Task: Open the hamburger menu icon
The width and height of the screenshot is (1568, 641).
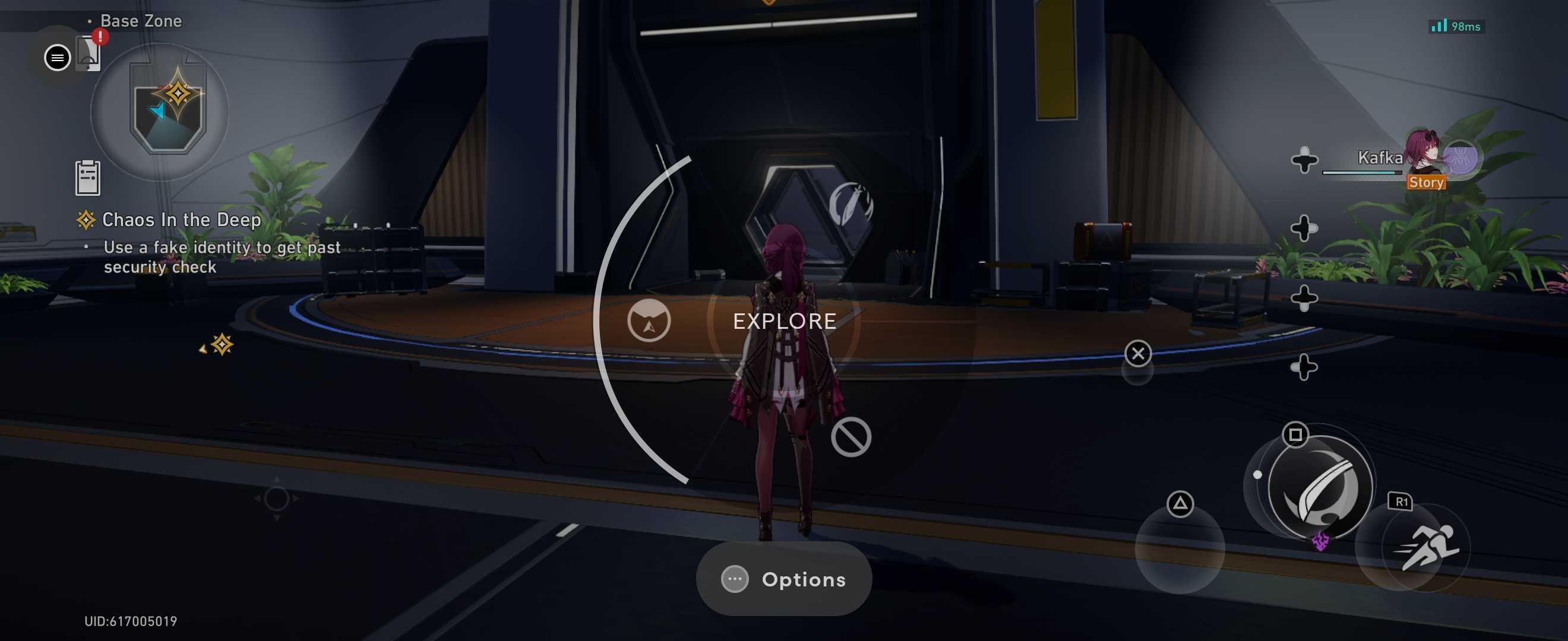Action: (56, 57)
